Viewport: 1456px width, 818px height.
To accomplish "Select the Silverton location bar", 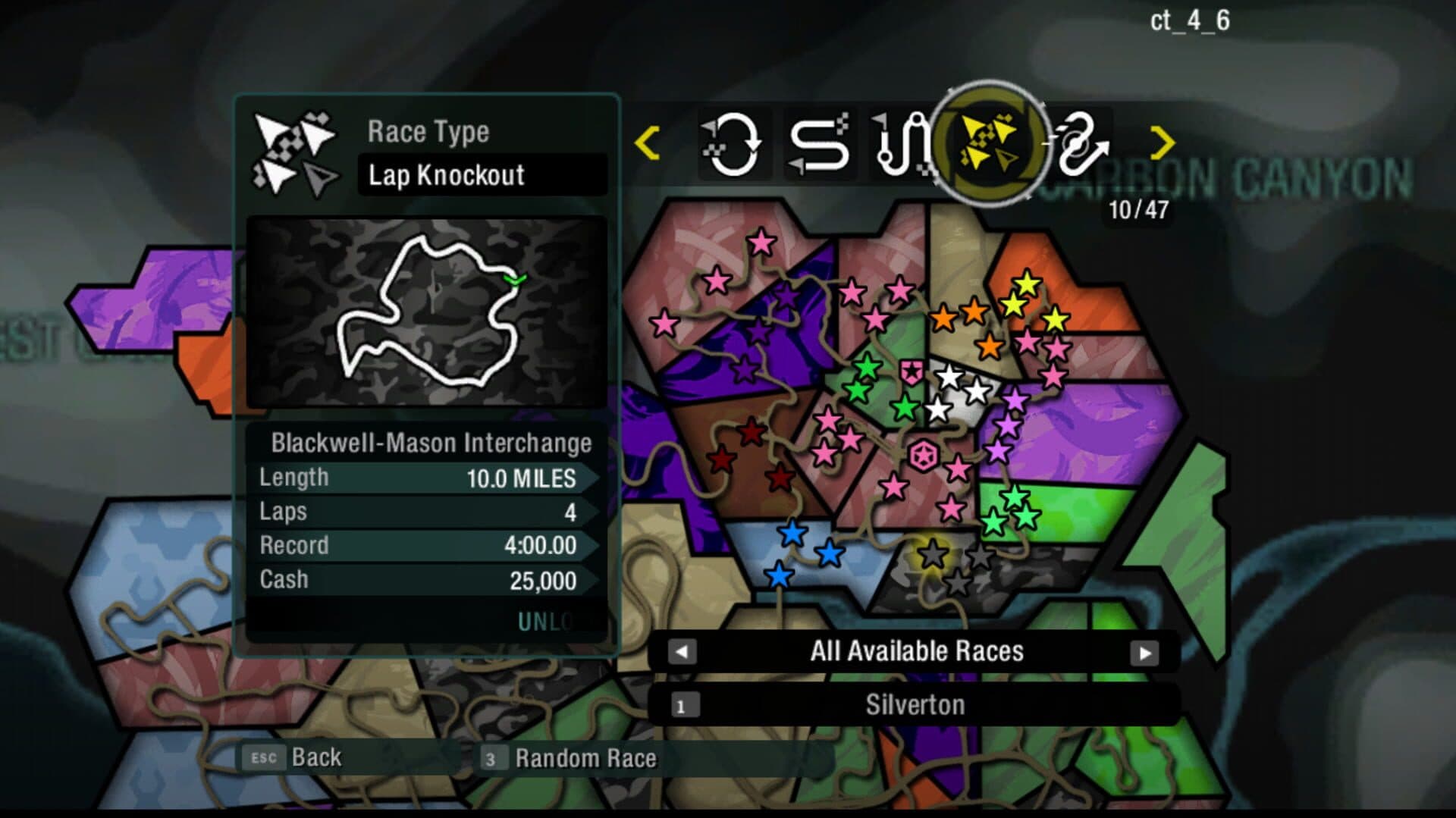I will point(915,705).
